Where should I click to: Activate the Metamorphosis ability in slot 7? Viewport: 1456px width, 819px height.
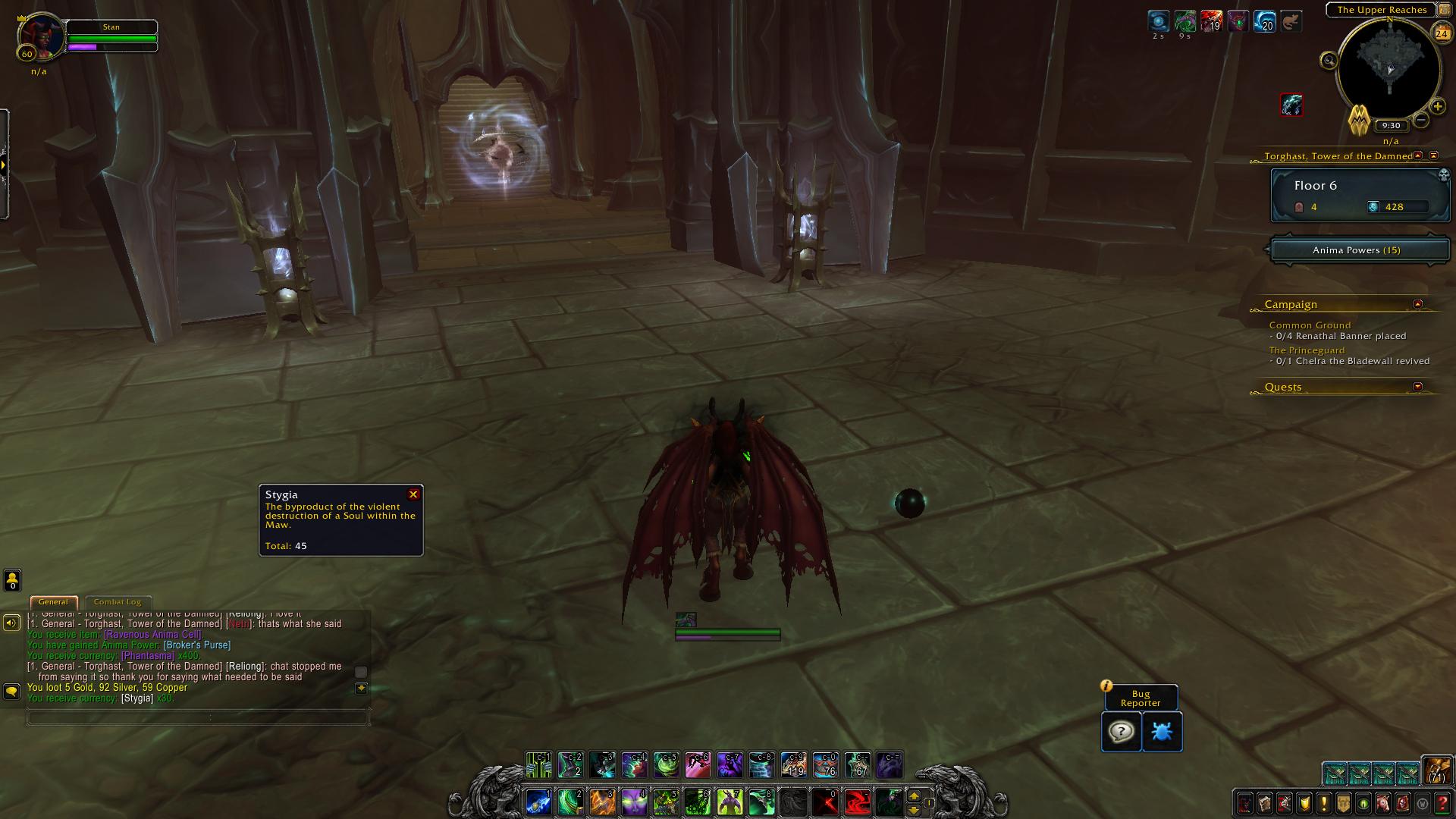(730, 802)
